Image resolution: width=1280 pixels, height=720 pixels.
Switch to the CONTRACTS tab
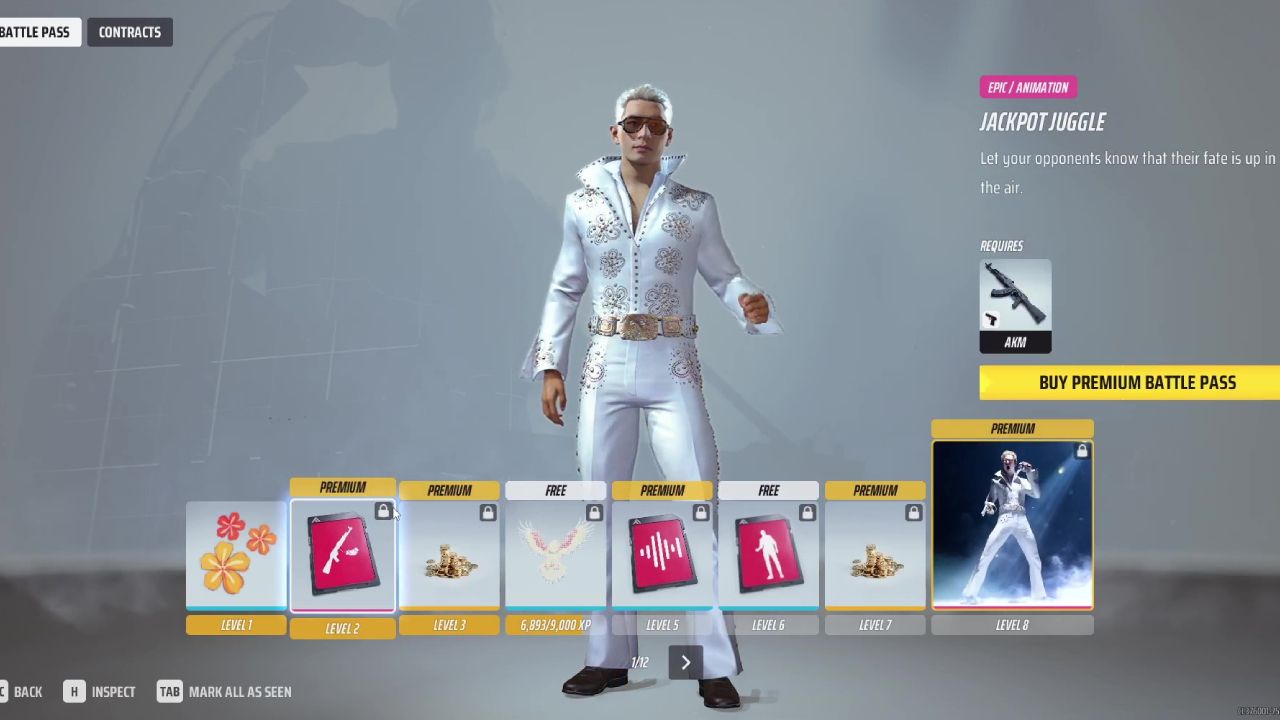tap(129, 31)
